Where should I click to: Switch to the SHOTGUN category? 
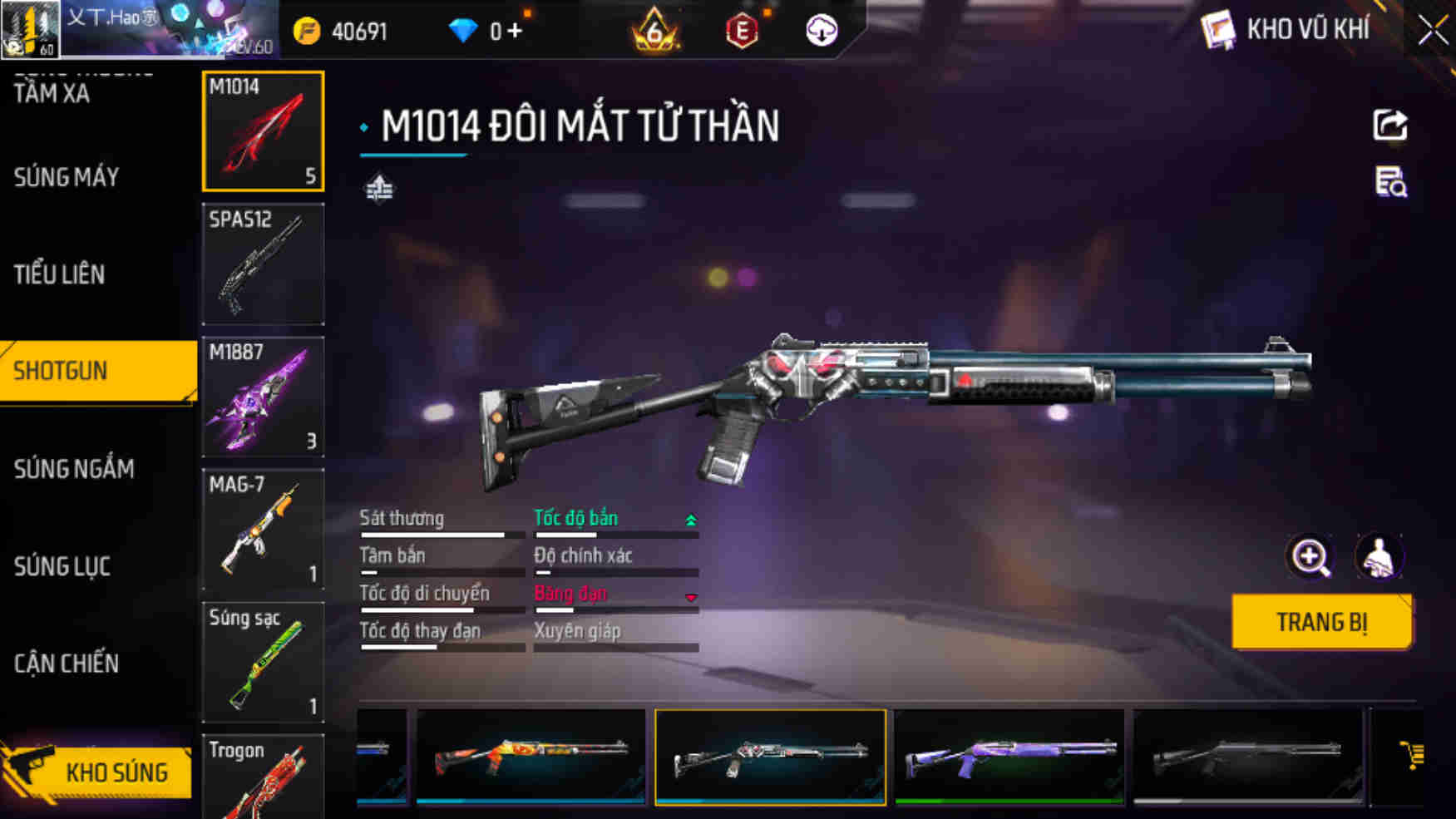[97, 371]
